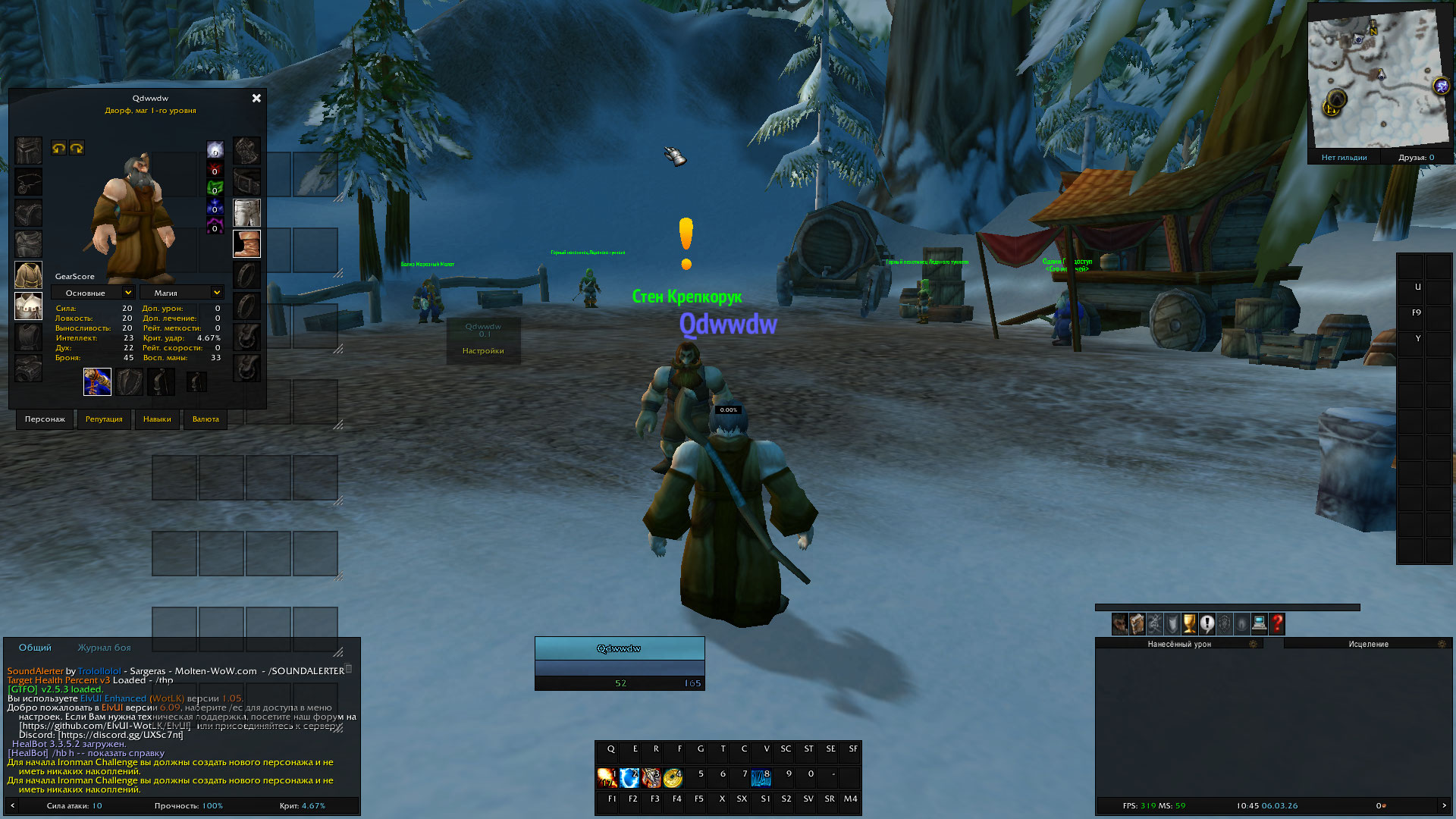This screenshot has height=819, width=1456.
Task: Select the equipped brown robe chest slot
Action: point(29,275)
